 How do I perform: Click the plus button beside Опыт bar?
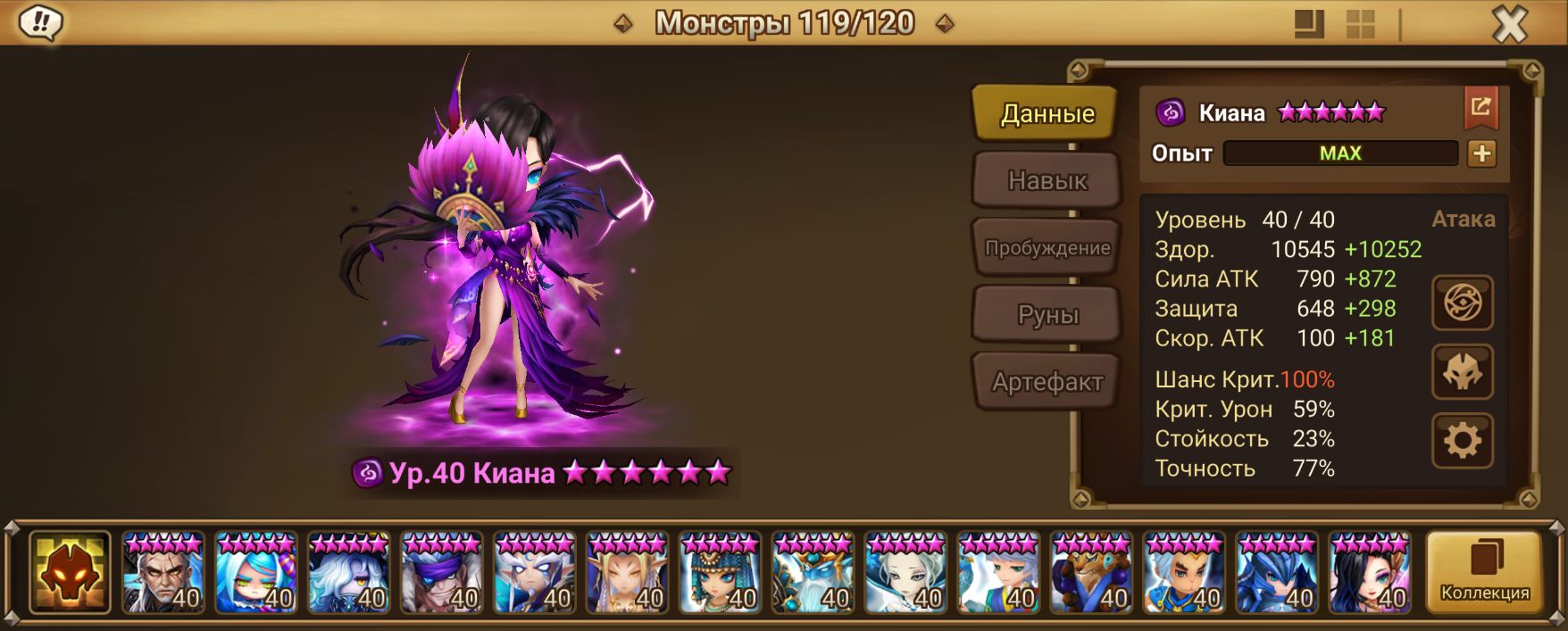[1481, 154]
